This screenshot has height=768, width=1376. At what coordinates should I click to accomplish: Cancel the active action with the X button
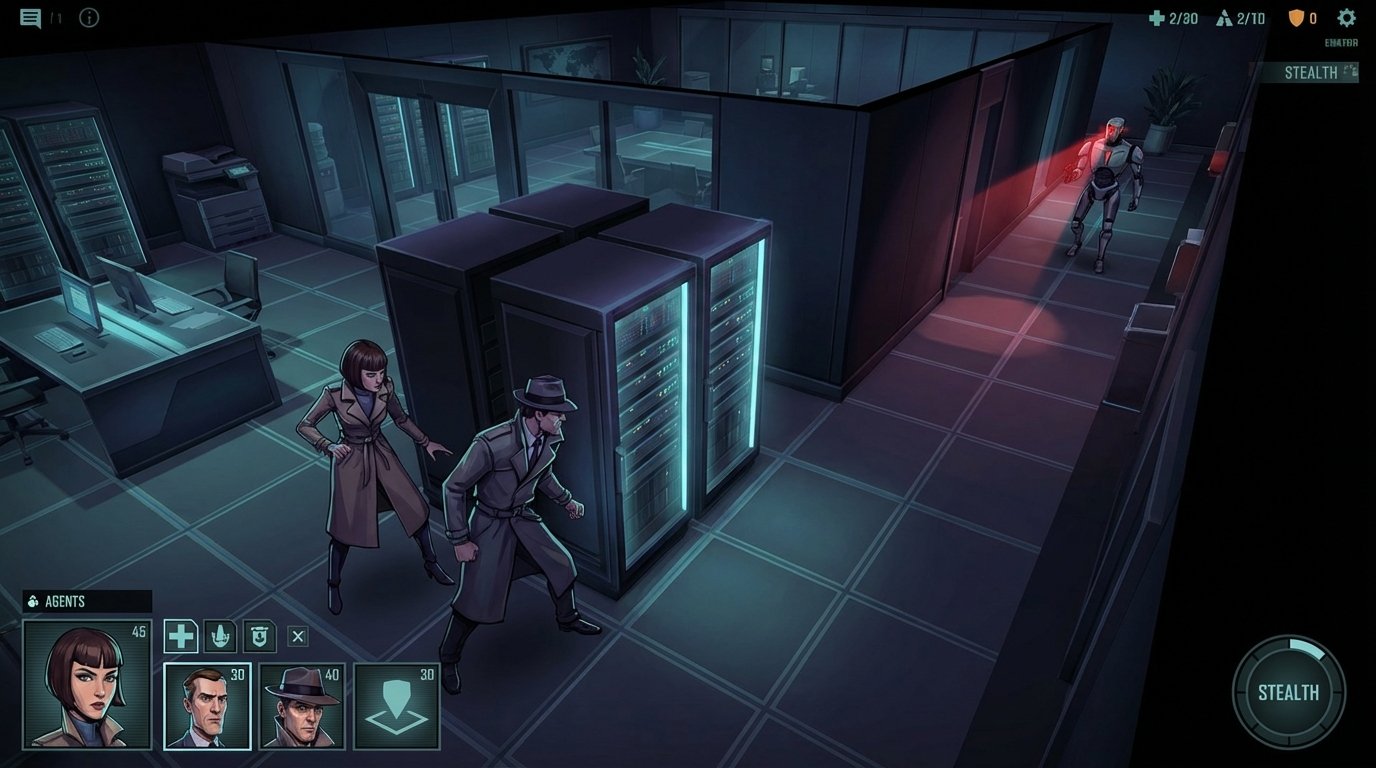(x=299, y=635)
